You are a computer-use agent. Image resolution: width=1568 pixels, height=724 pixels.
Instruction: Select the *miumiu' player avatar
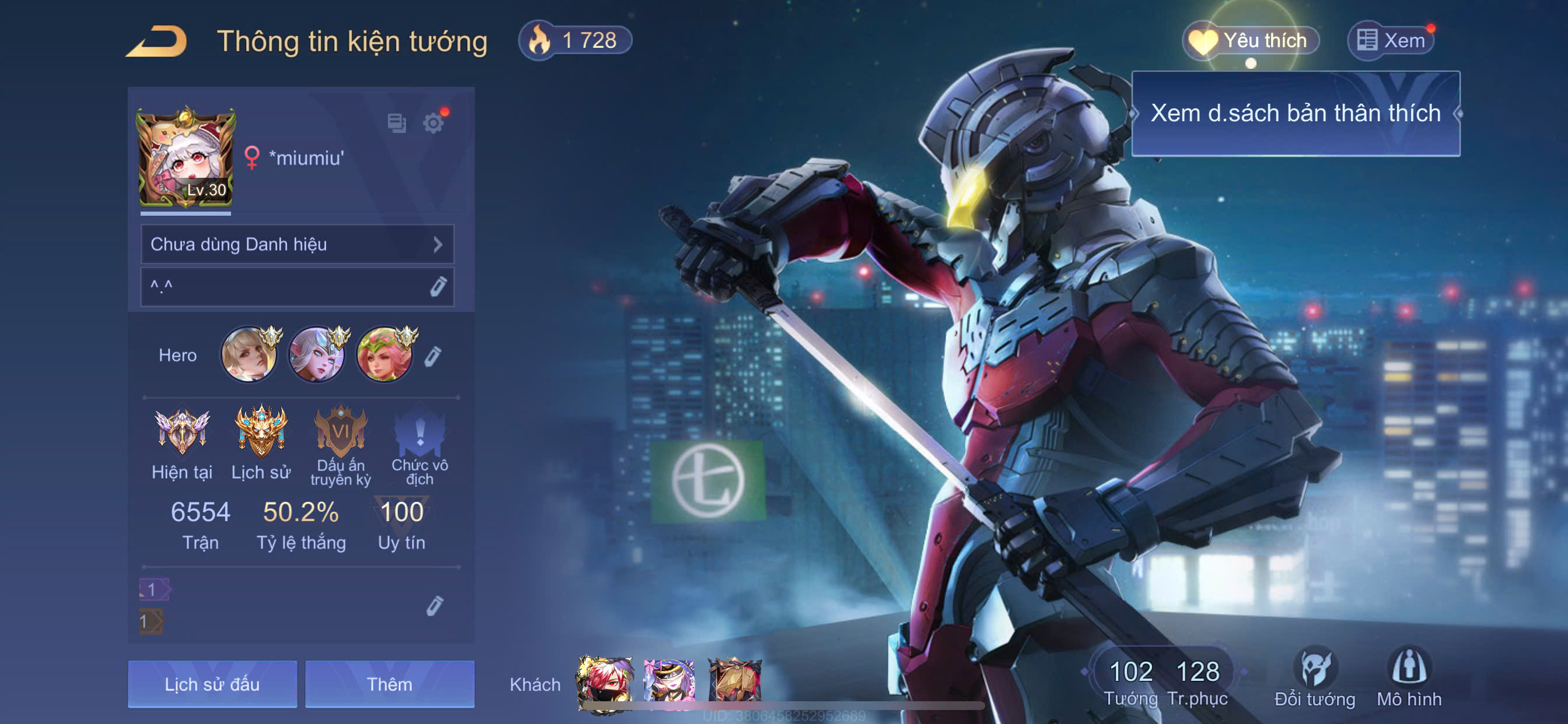coord(185,157)
